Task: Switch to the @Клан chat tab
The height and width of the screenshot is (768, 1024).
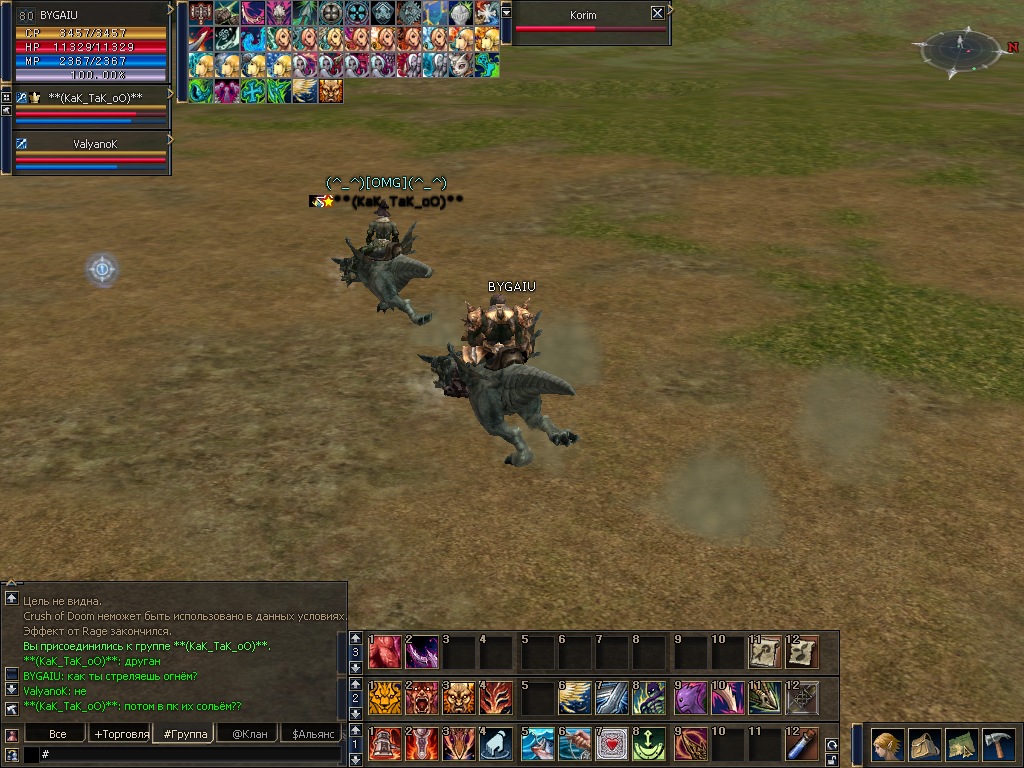Action: click(x=249, y=734)
